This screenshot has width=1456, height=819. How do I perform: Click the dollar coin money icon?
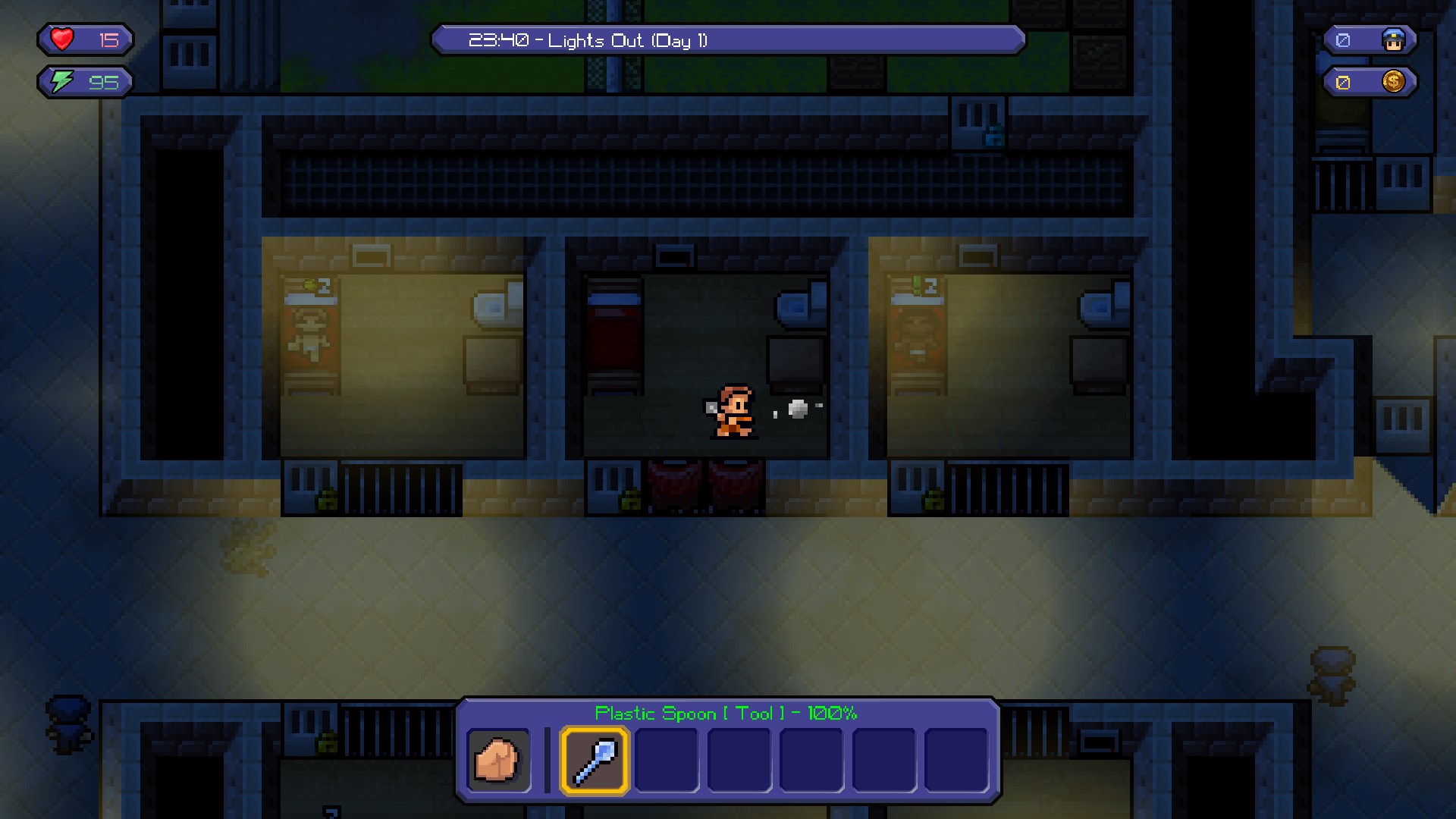pos(1395,81)
